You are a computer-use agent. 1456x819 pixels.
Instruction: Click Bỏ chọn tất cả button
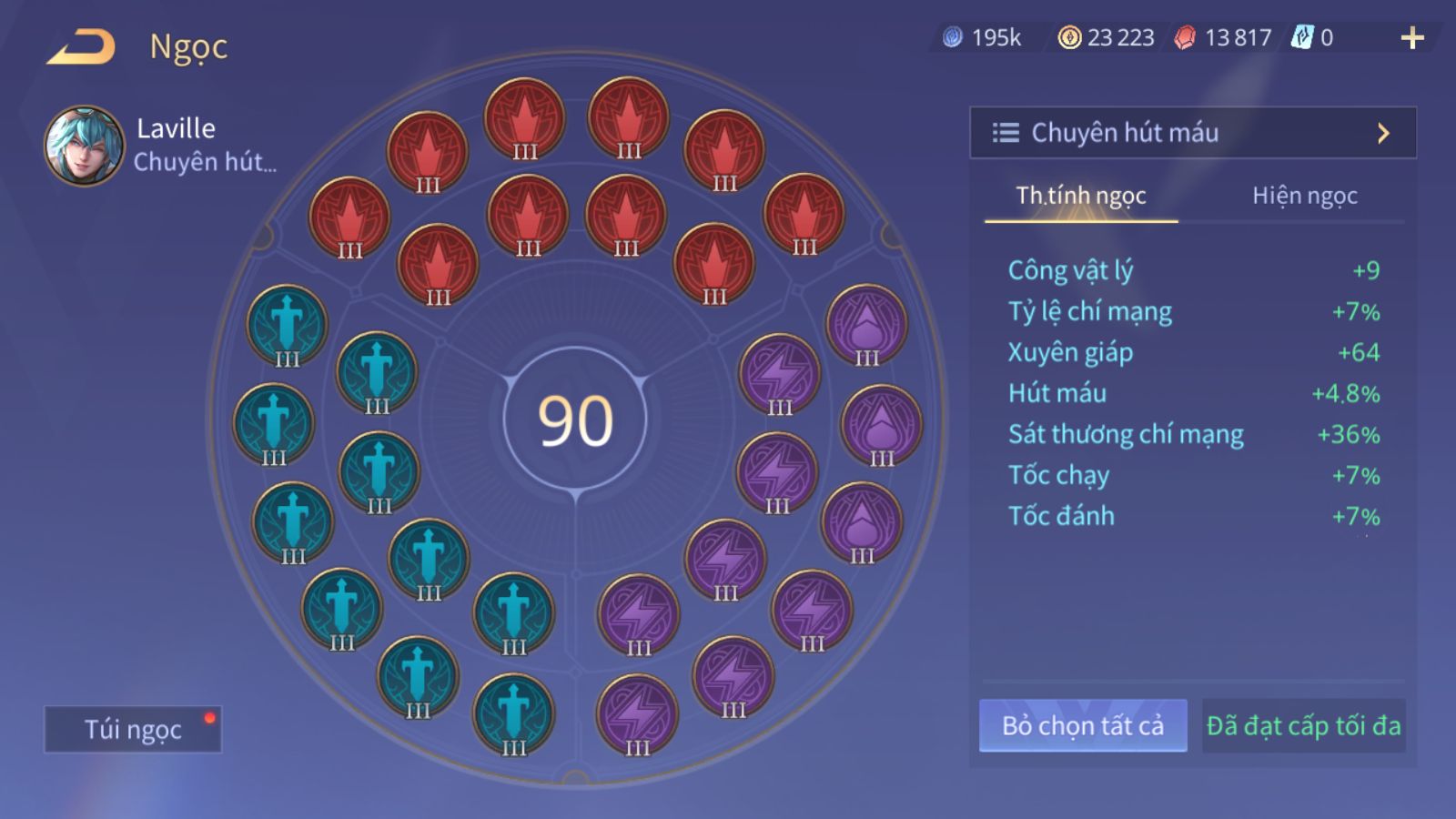[1083, 725]
